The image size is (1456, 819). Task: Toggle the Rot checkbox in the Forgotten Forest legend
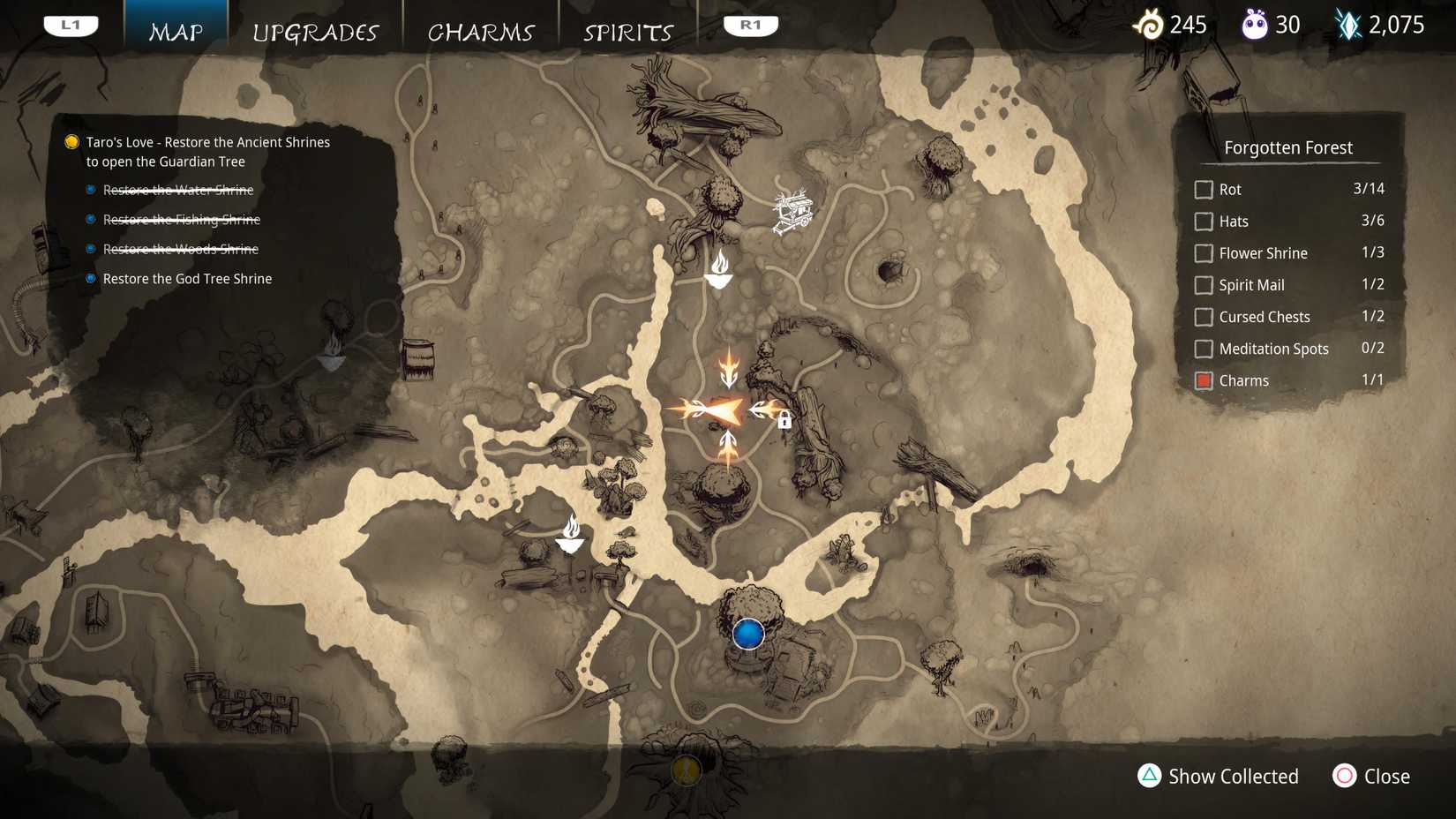click(x=1204, y=189)
